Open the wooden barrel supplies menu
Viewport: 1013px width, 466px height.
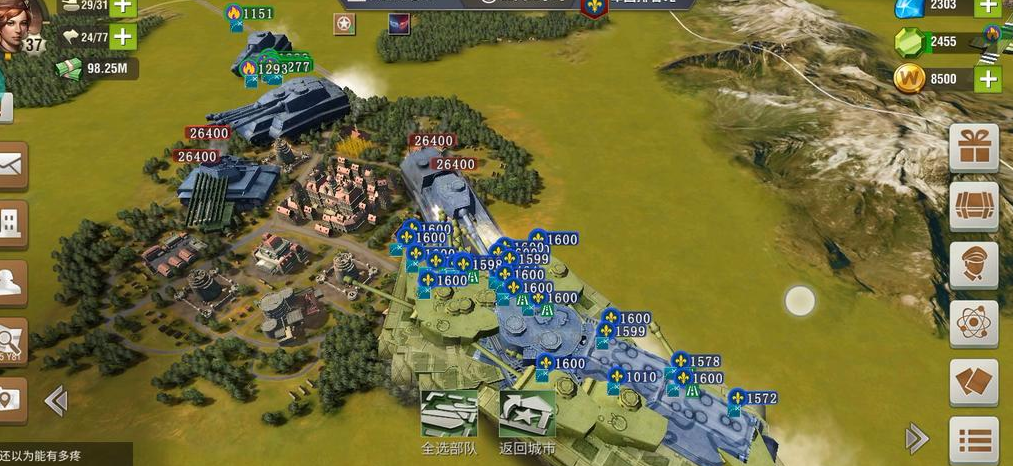(973, 207)
